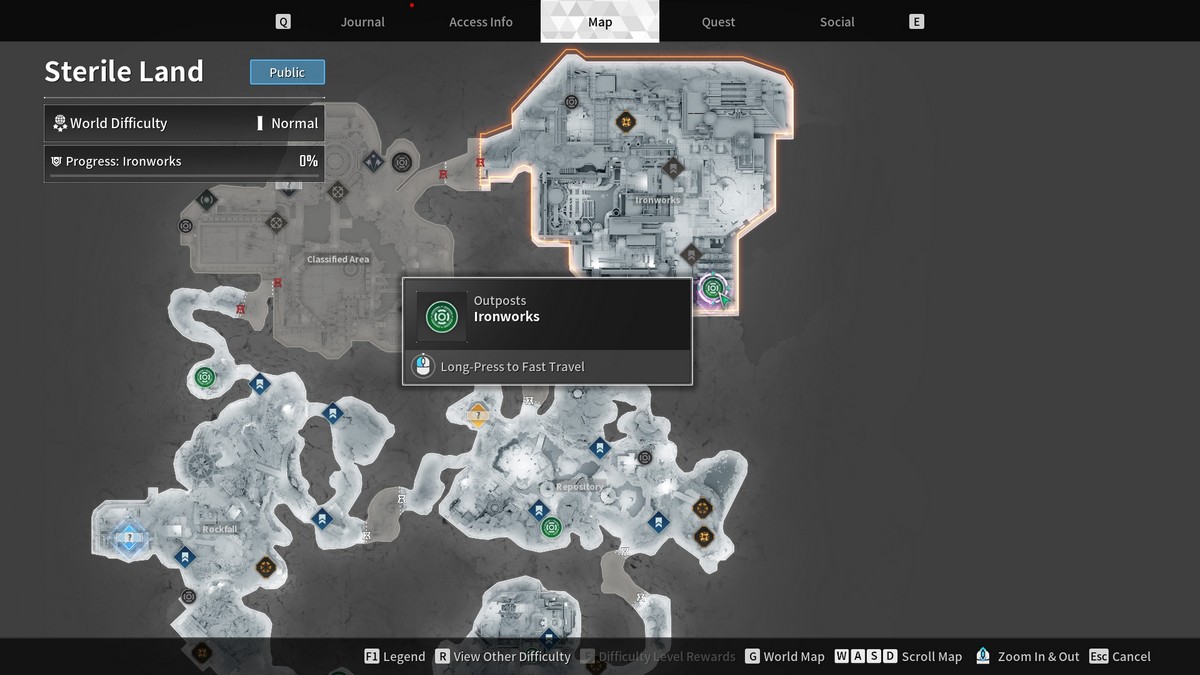
Task: Go to the Quest tab
Action: point(718,22)
